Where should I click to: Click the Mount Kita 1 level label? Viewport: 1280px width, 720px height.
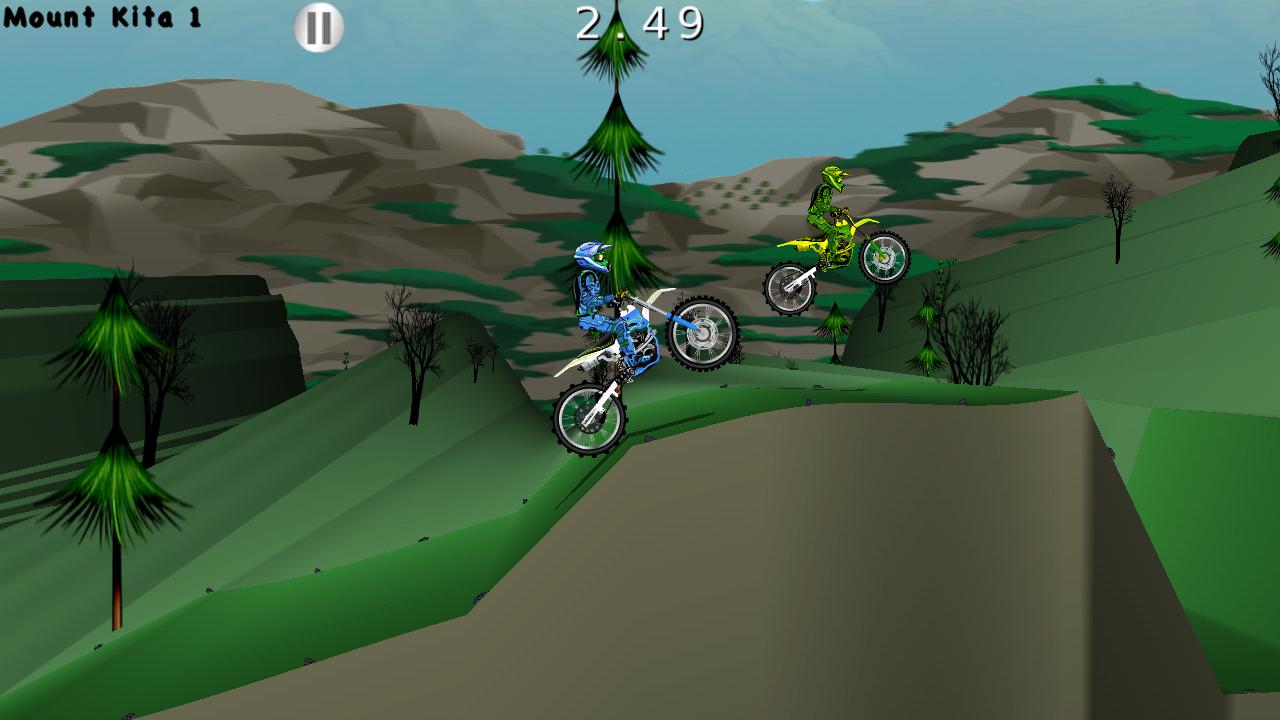[x=103, y=17]
